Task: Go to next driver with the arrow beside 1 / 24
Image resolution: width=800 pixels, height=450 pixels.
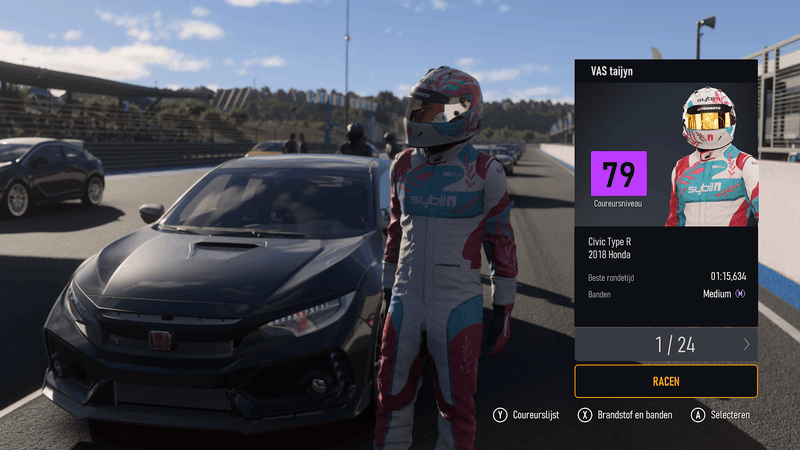Action: [746, 345]
